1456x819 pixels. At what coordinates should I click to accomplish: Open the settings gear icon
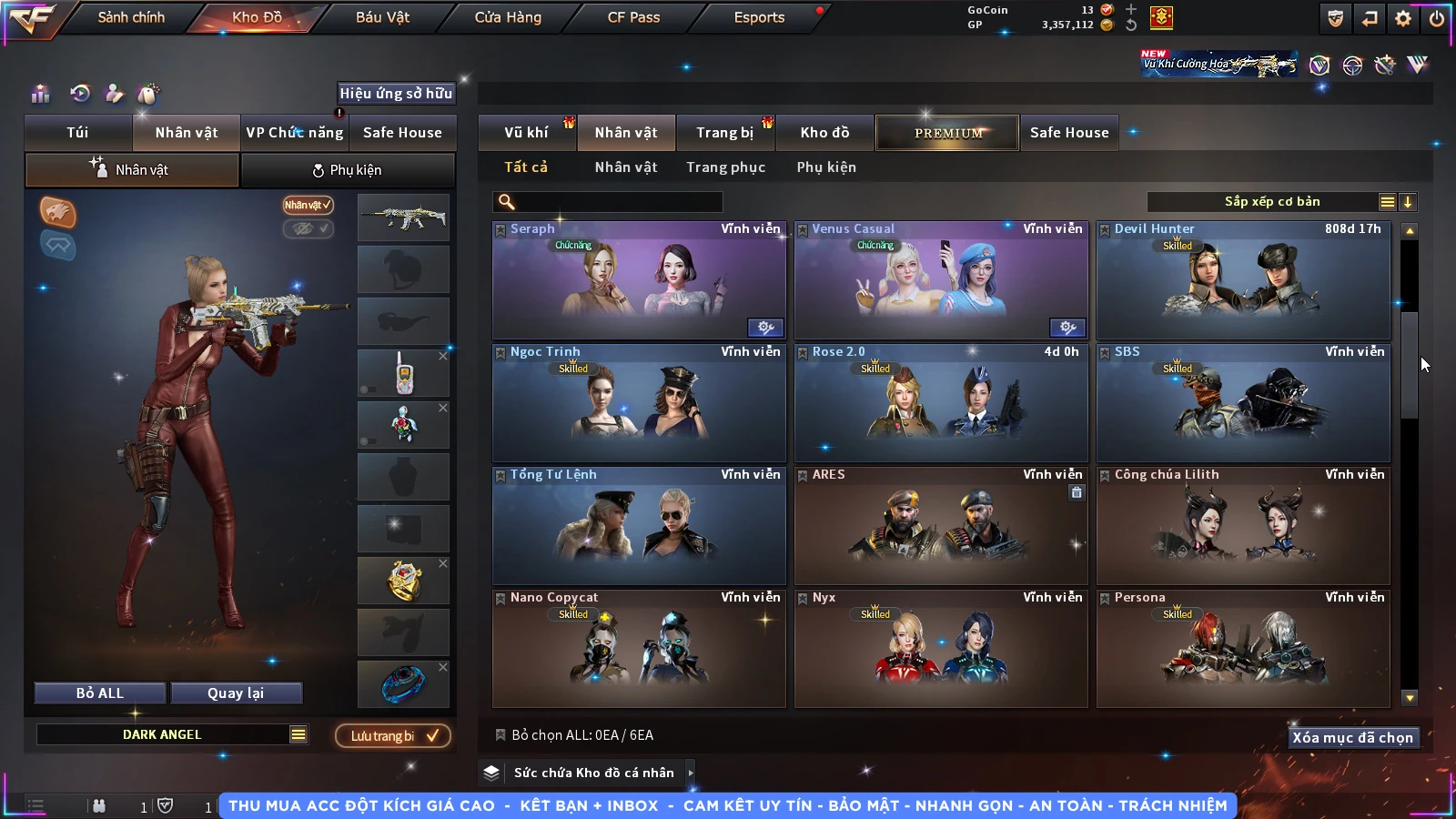pos(1403,18)
